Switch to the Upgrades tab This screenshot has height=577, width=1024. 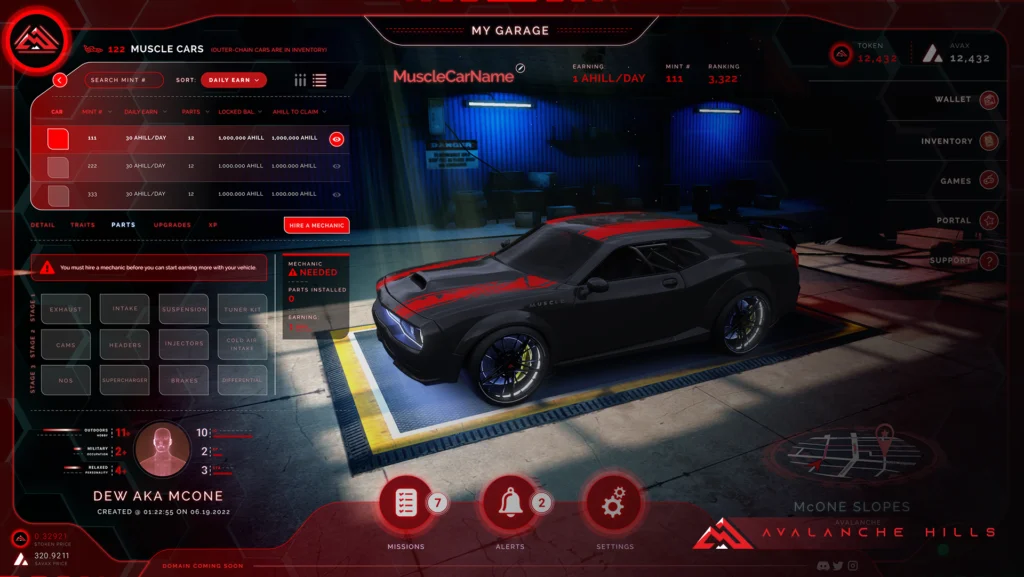(x=172, y=225)
